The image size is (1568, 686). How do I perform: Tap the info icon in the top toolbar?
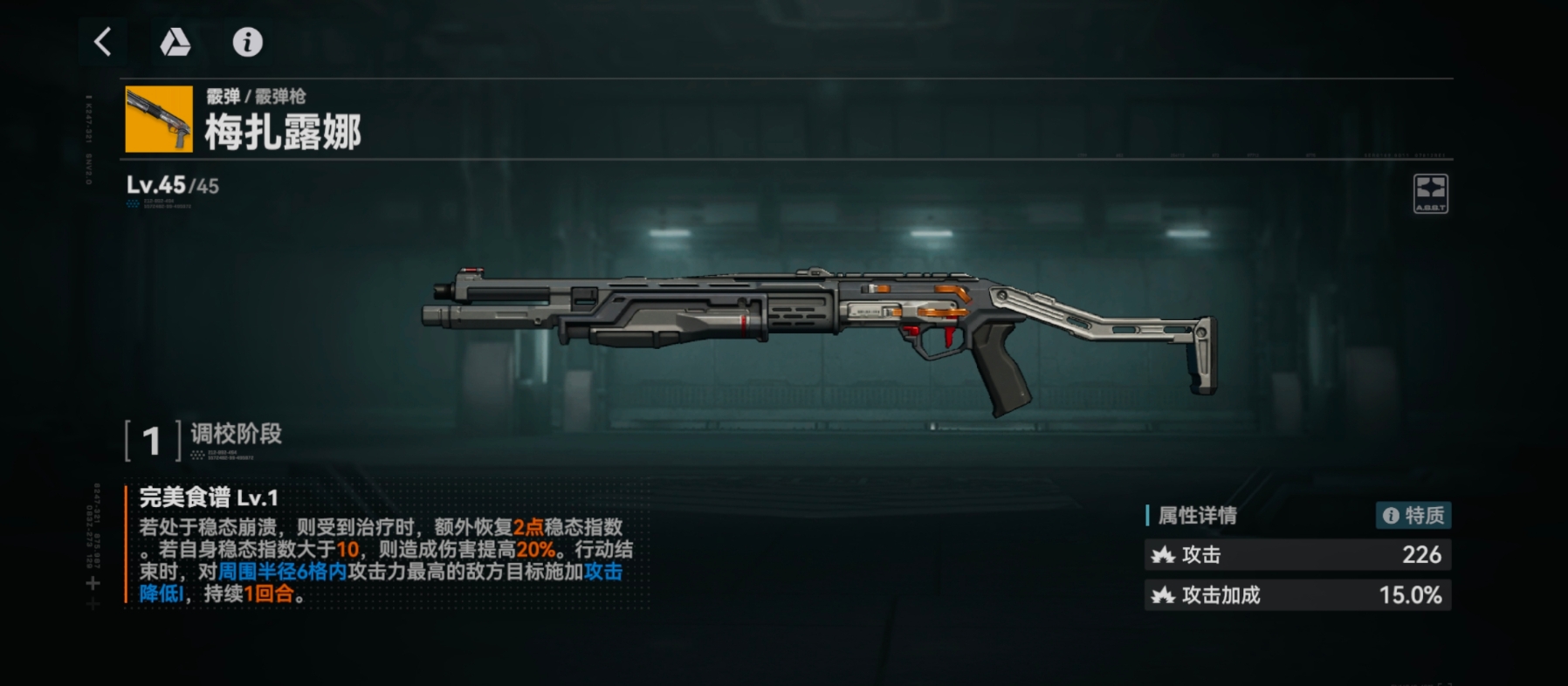(247, 43)
